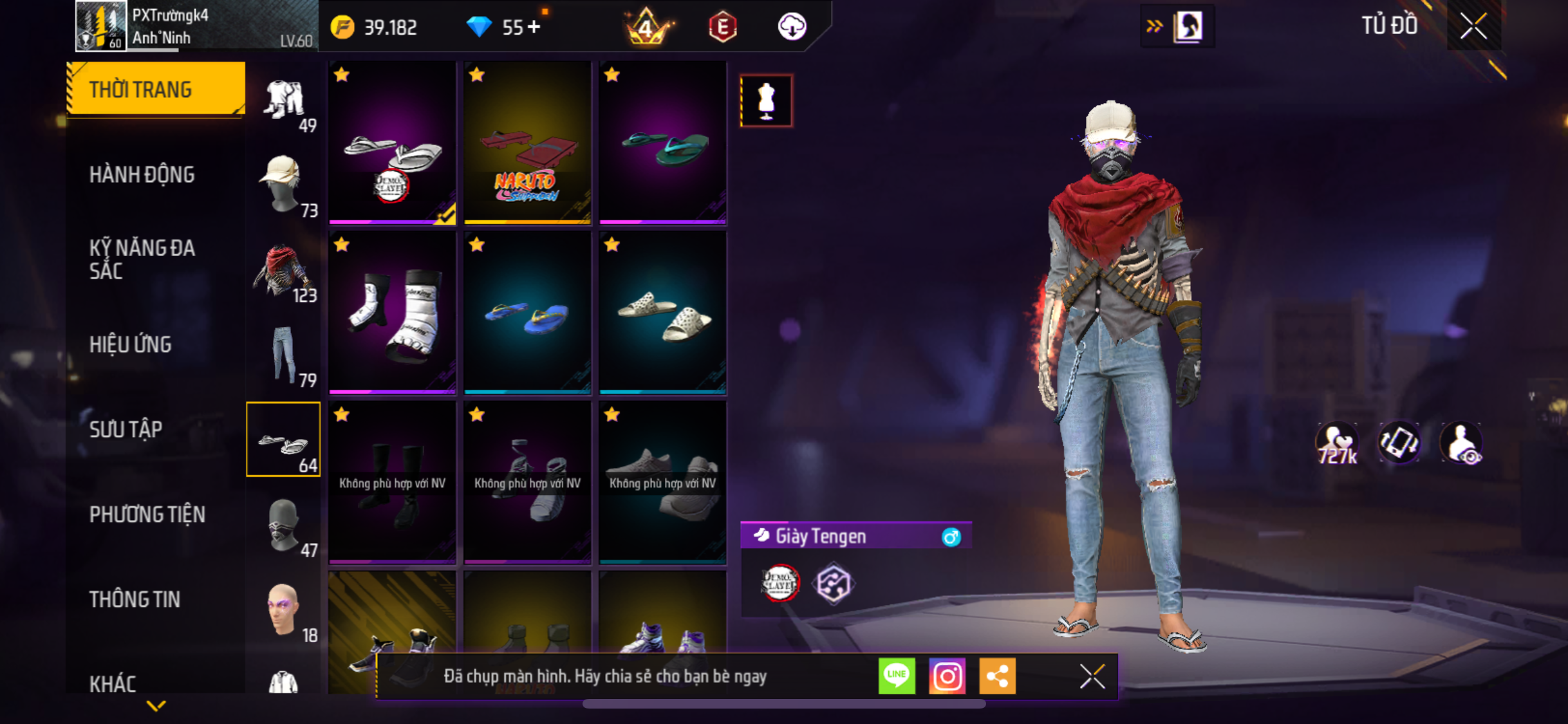The width and height of the screenshot is (1568, 724).
Task: Open the pants category with 79 items
Action: click(284, 355)
